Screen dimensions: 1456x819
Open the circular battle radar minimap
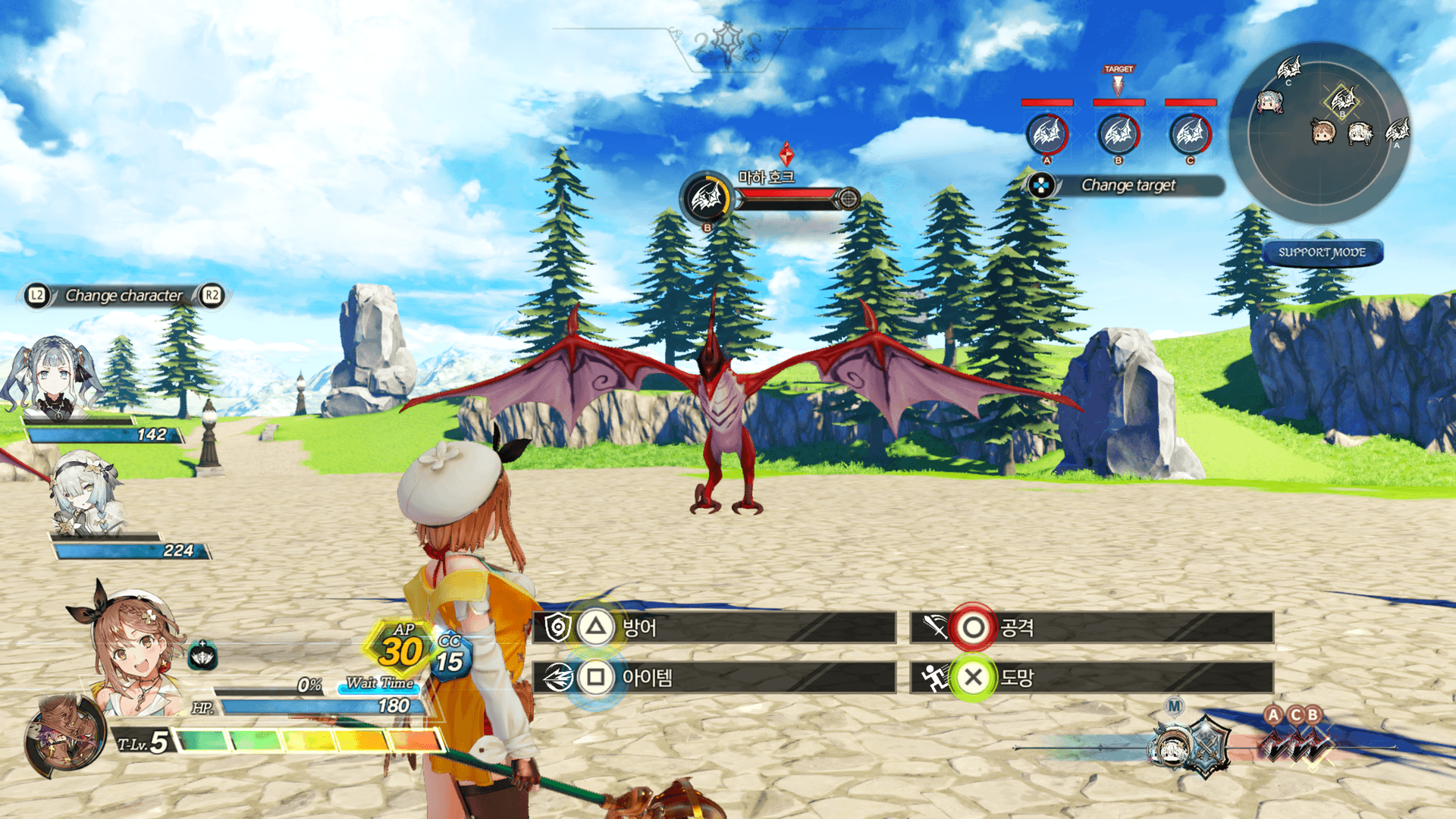point(1319,133)
